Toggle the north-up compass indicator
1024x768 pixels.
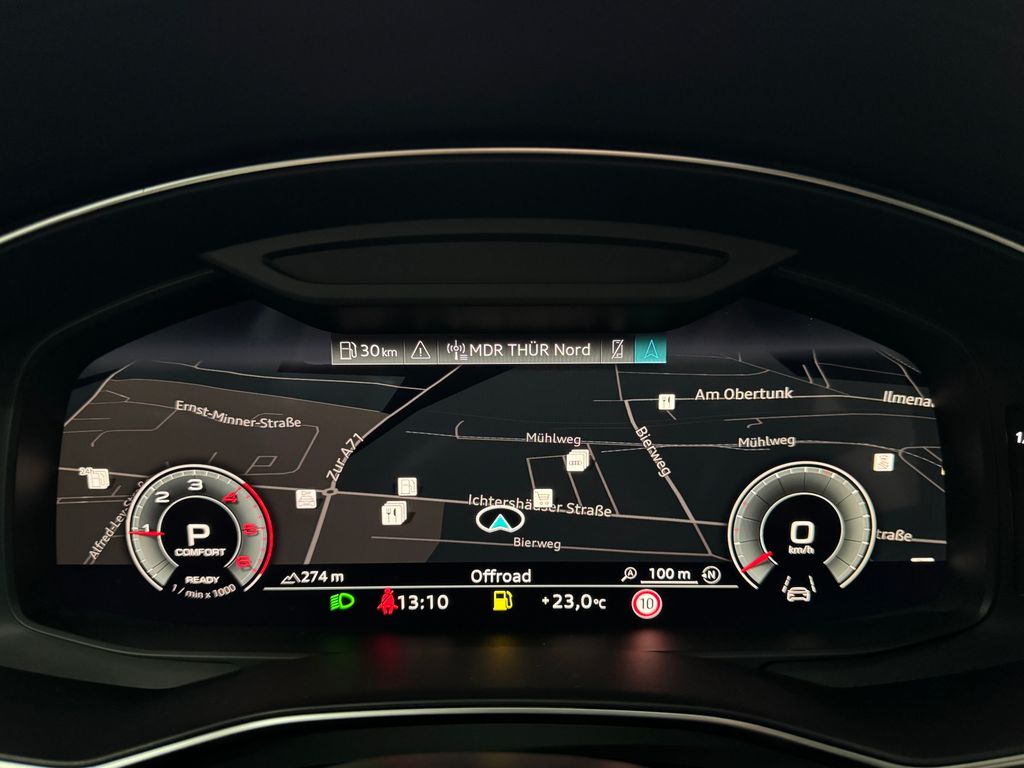(711, 574)
